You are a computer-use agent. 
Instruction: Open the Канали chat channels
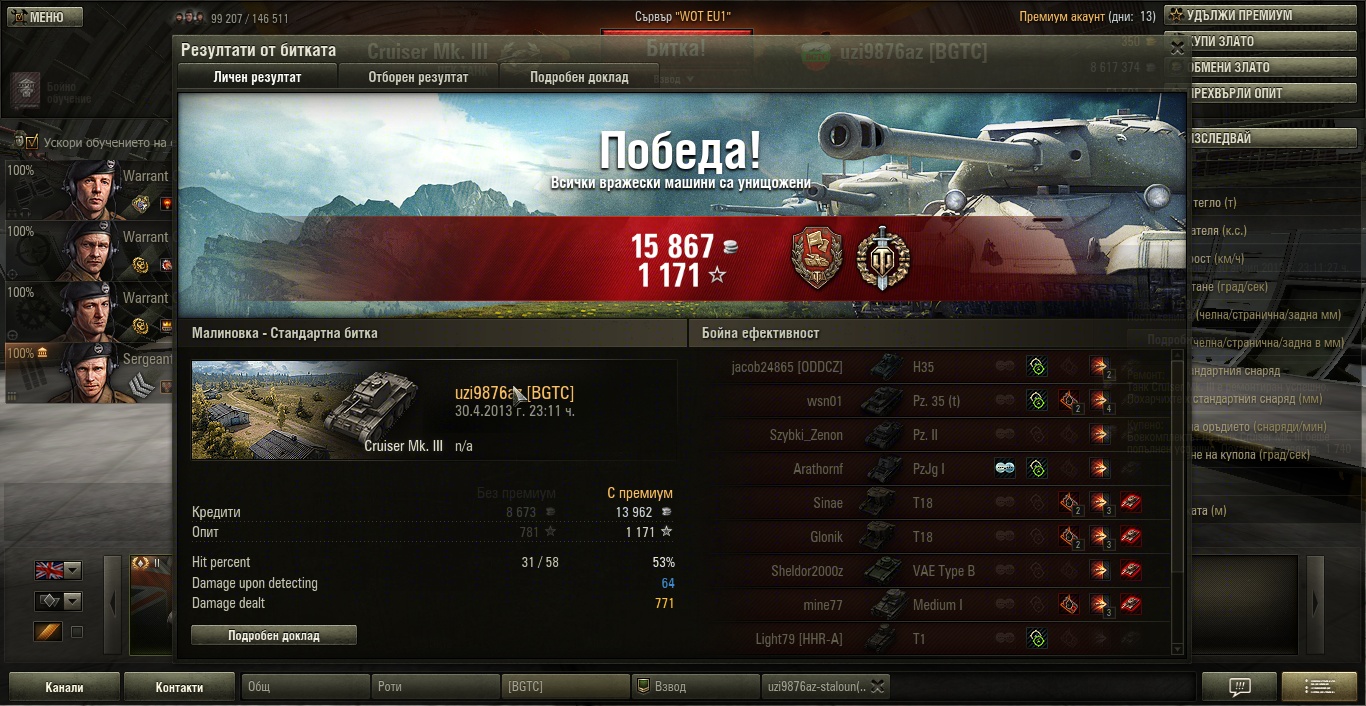point(64,687)
